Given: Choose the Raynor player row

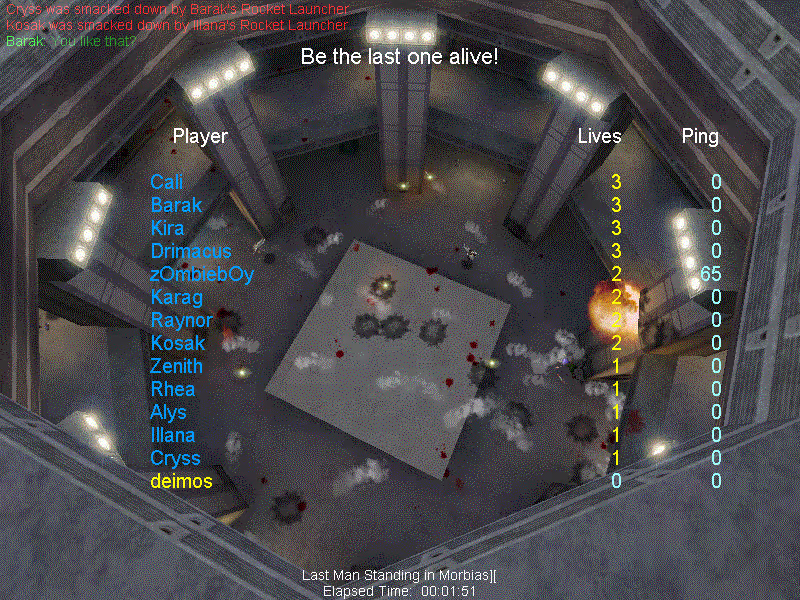Looking at the screenshot, I should [x=181, y=320].
